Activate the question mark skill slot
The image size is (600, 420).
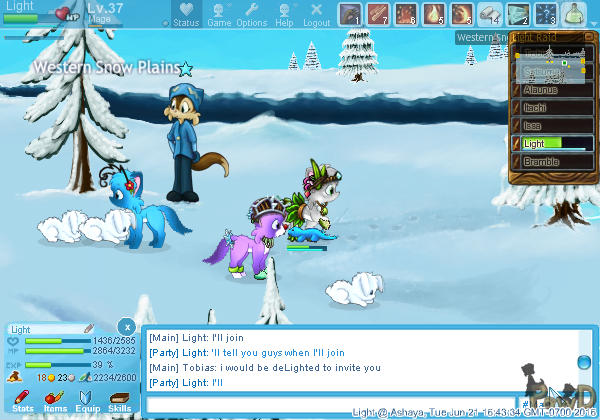pos(546,14)
